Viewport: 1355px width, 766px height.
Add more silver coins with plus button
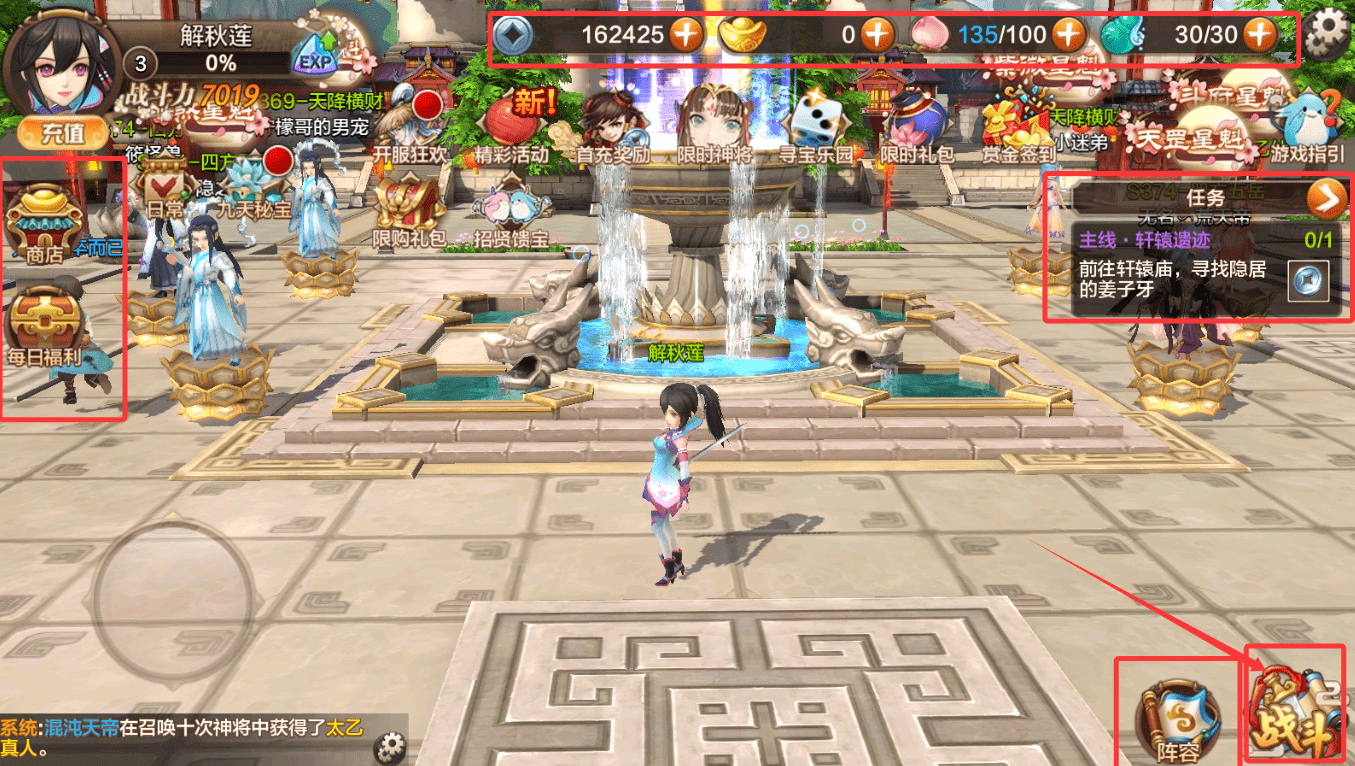pos(686,35)
